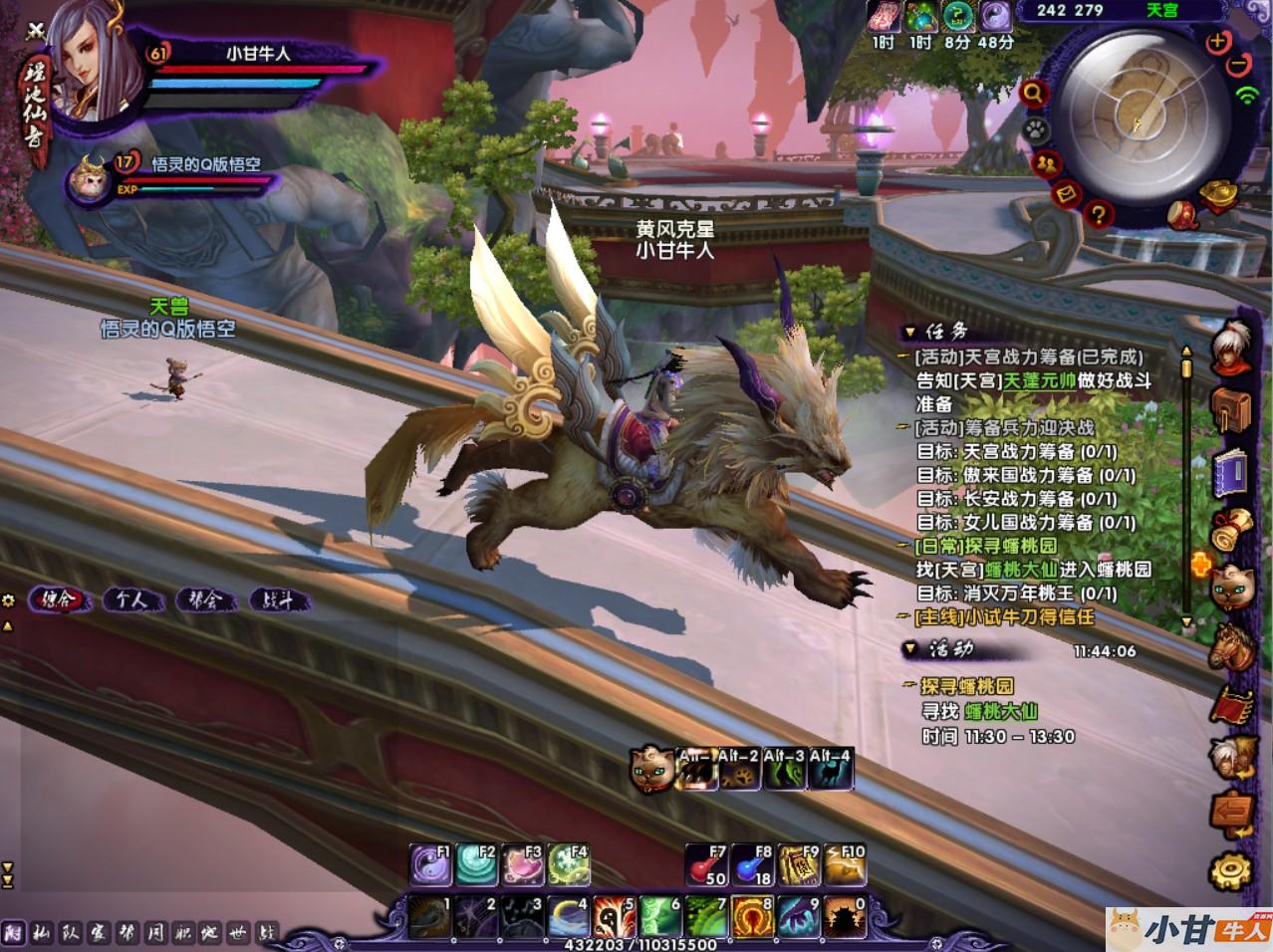
Task: Open the purple book icon in the side menu
Action: pyautogui.click(x=1231, y=470)
